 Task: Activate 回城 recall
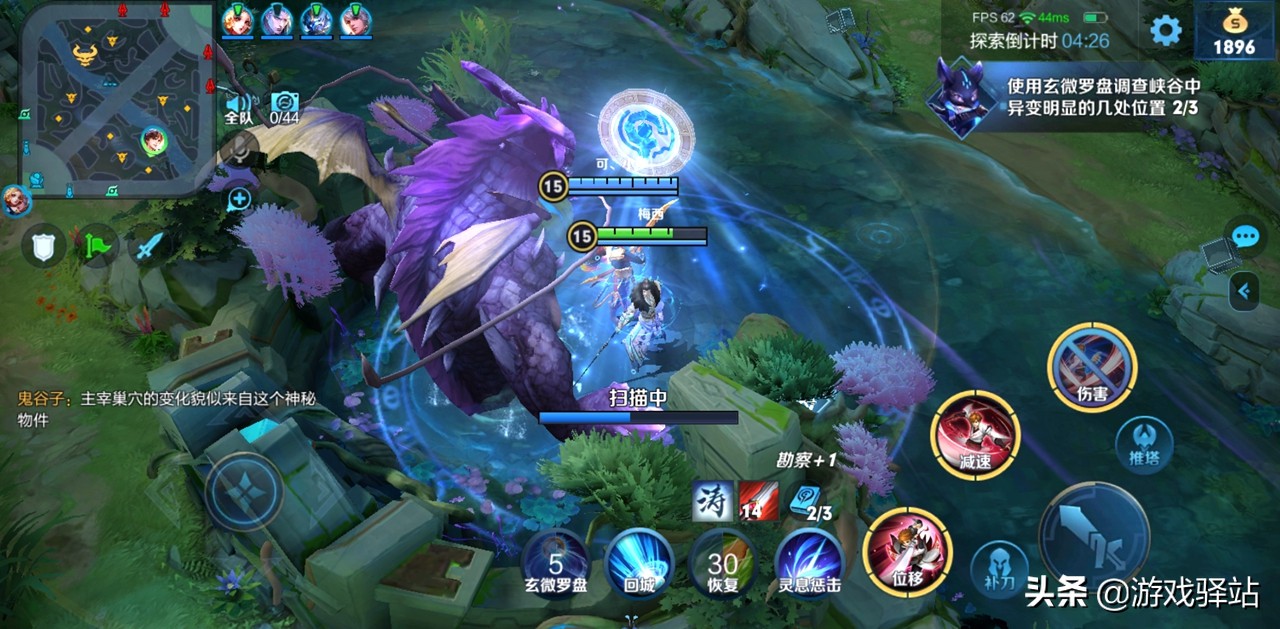[x=639, y=561]
